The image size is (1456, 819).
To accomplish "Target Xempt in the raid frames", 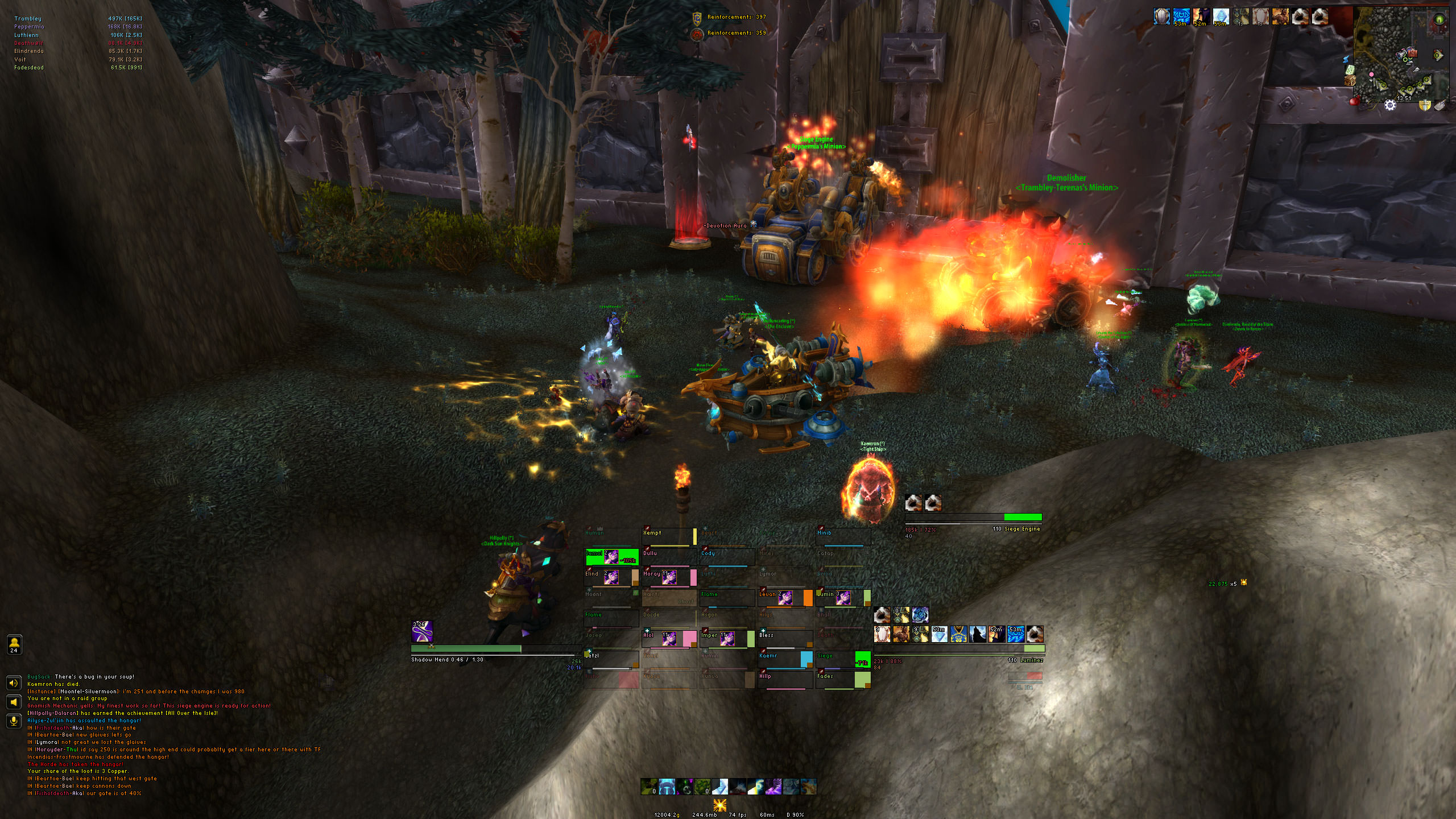I will (669, 536).
